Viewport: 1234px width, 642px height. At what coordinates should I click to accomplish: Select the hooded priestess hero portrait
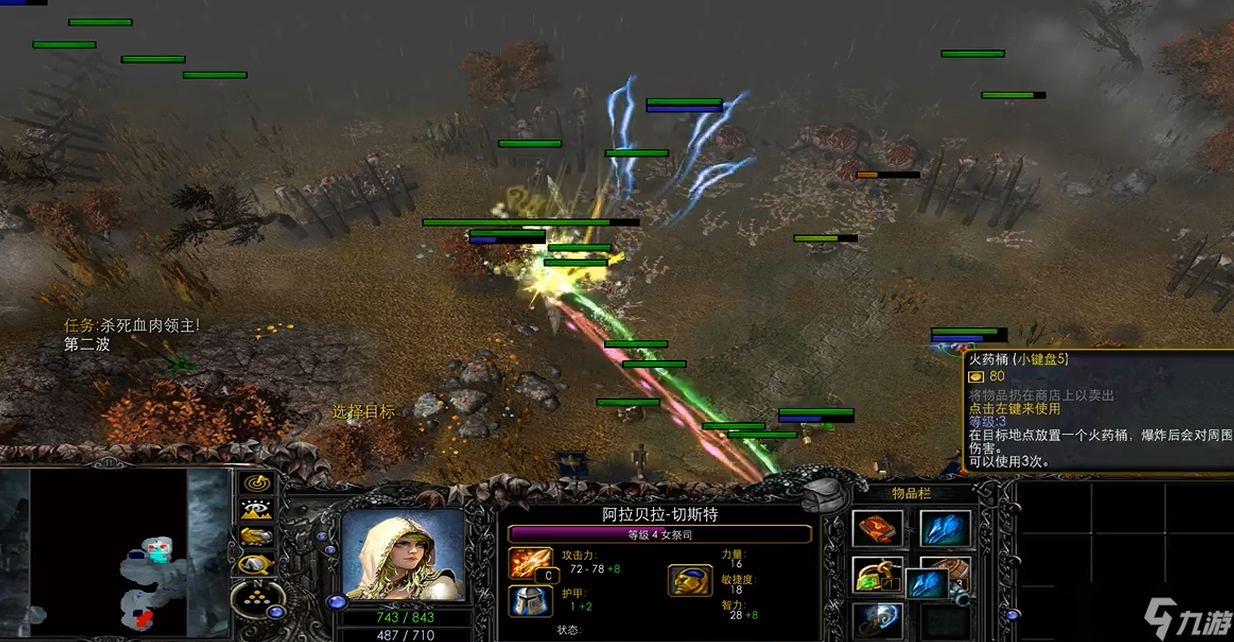coord(402,555)
